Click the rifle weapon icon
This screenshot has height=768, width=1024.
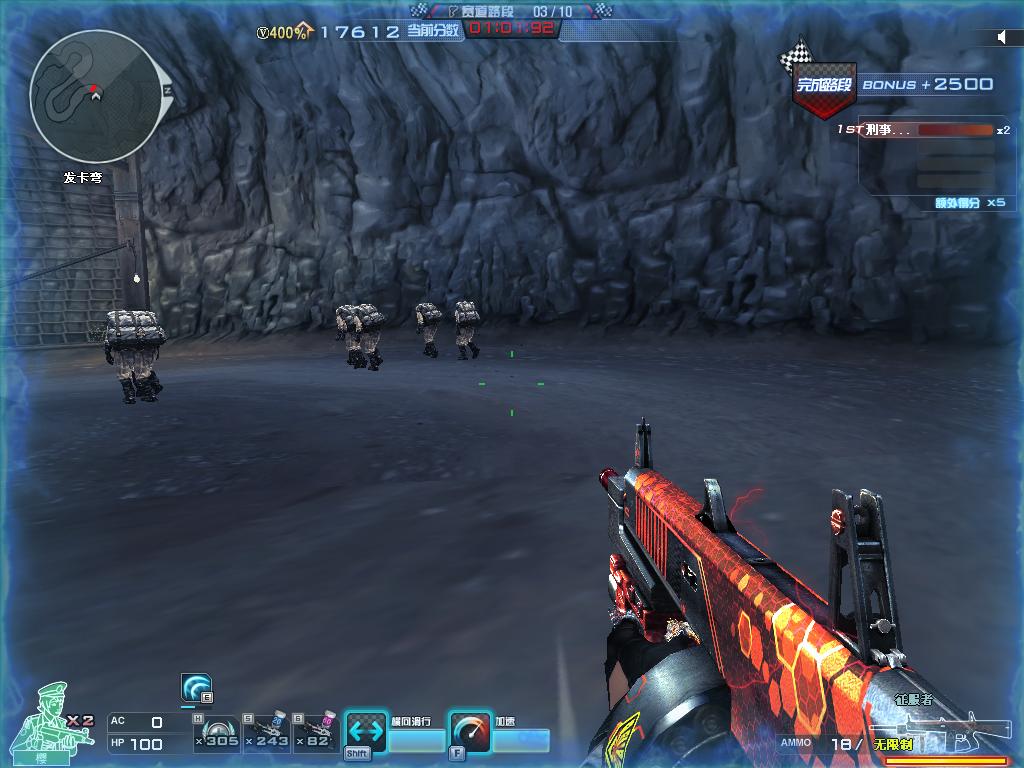(x=935, y=729)
